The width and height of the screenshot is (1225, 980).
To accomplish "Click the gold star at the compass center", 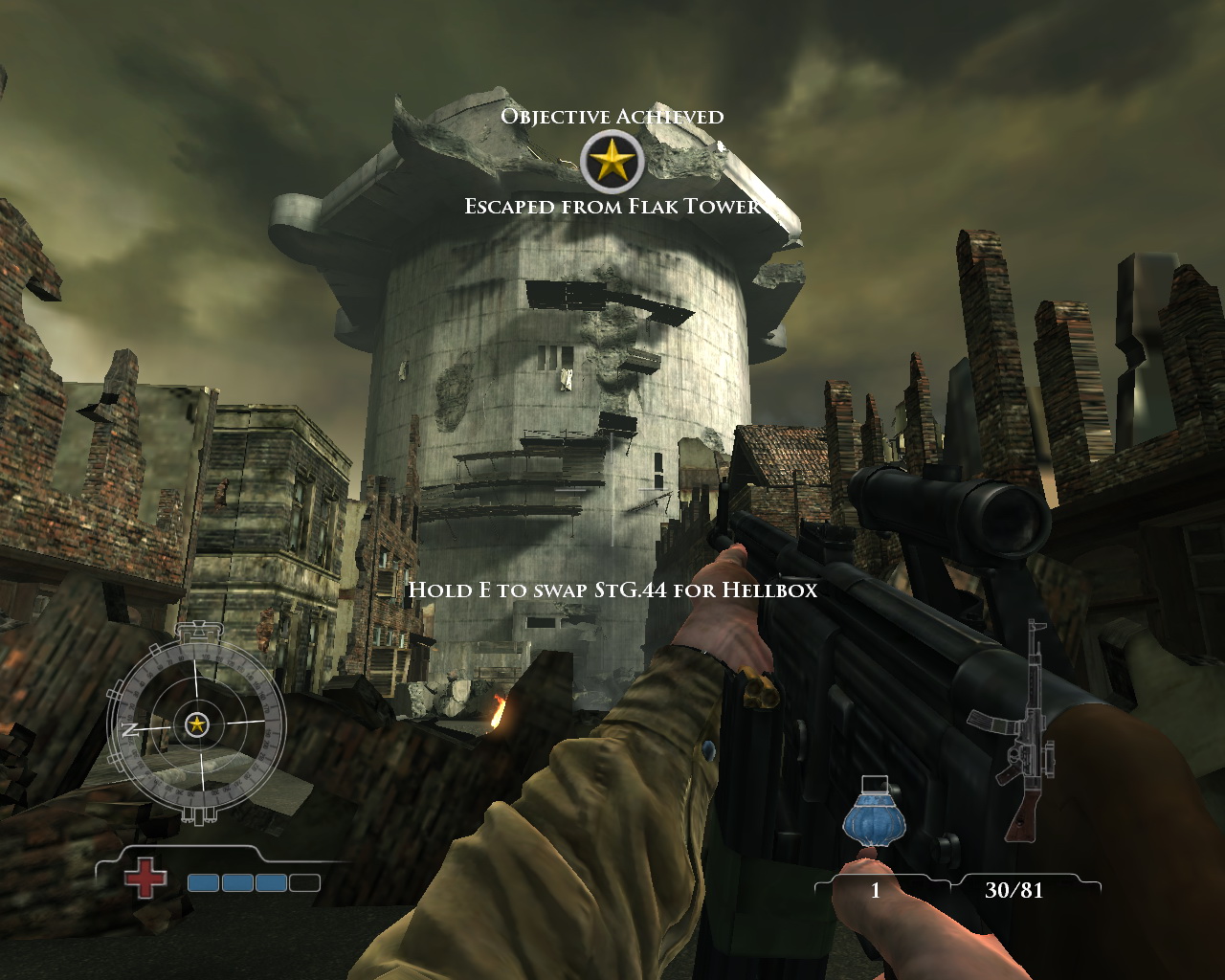I will point(196,724).
